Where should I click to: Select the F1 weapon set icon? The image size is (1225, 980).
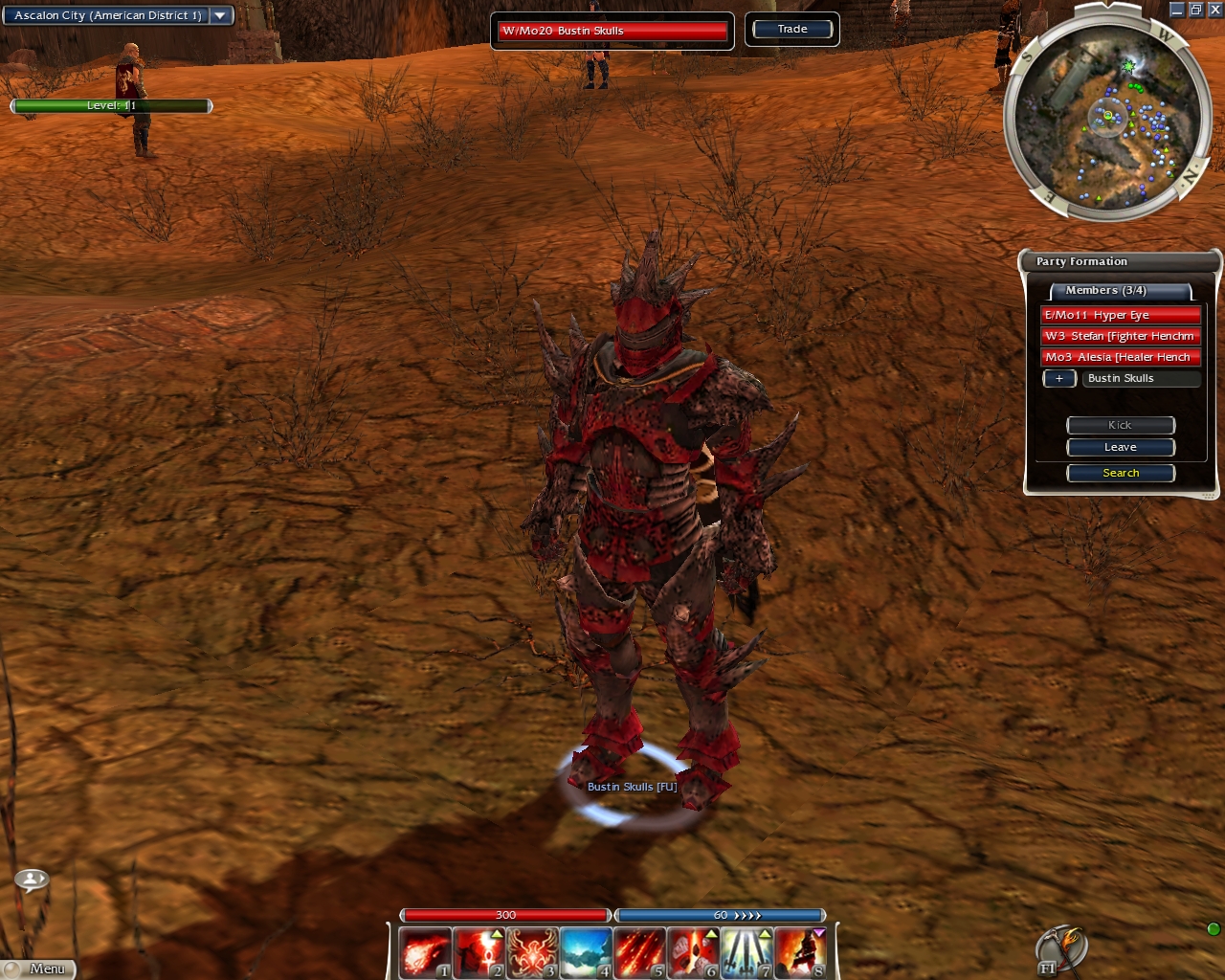pyautogui.click(x=1060, y=949)
